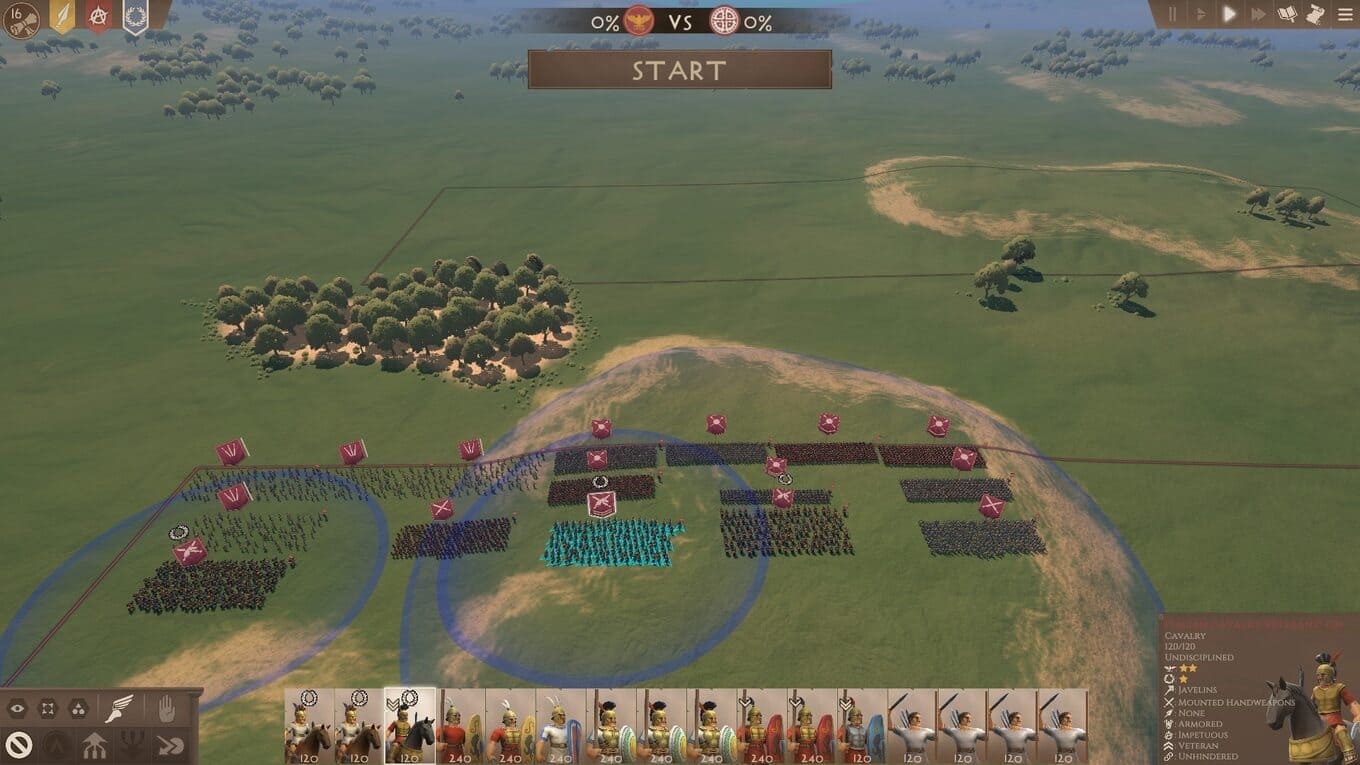Open the book encyclopedia icon
The width and height of the screenshot is (1360, 765).
[x=1288, y=14]
